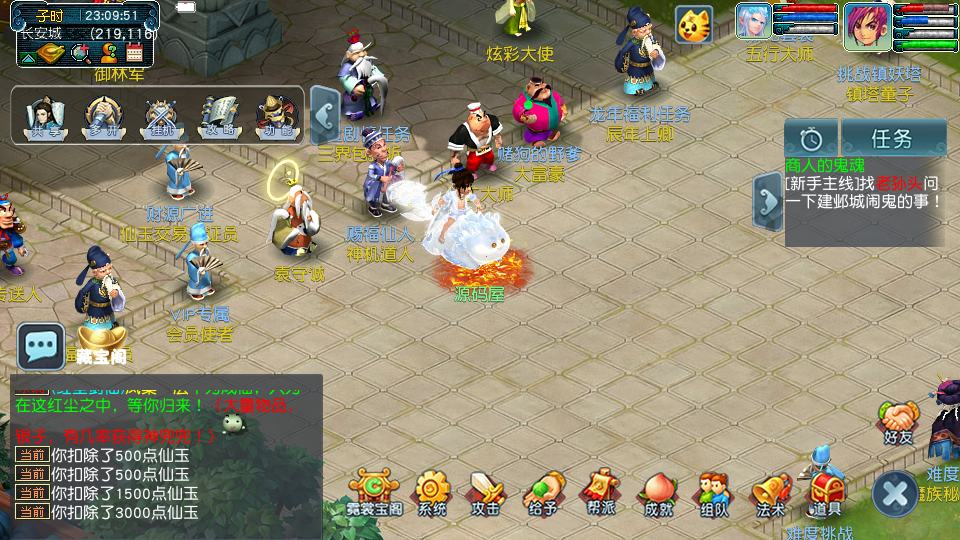The height and width of the screenshot is (540, 960).
Task: Tap the 攻击 attack sword icon
Action: pos(487,490)
